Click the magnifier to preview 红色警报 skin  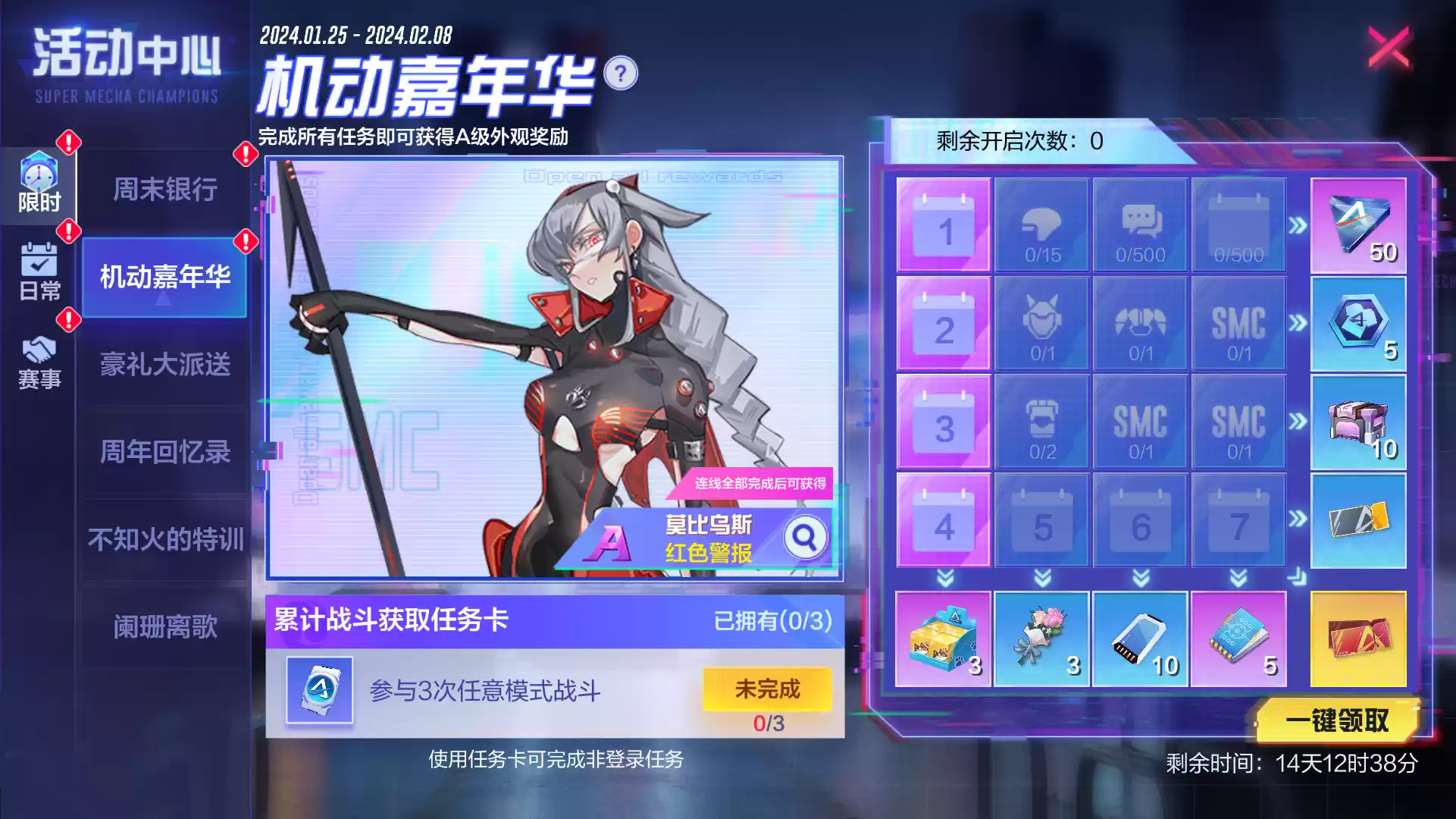806,537
